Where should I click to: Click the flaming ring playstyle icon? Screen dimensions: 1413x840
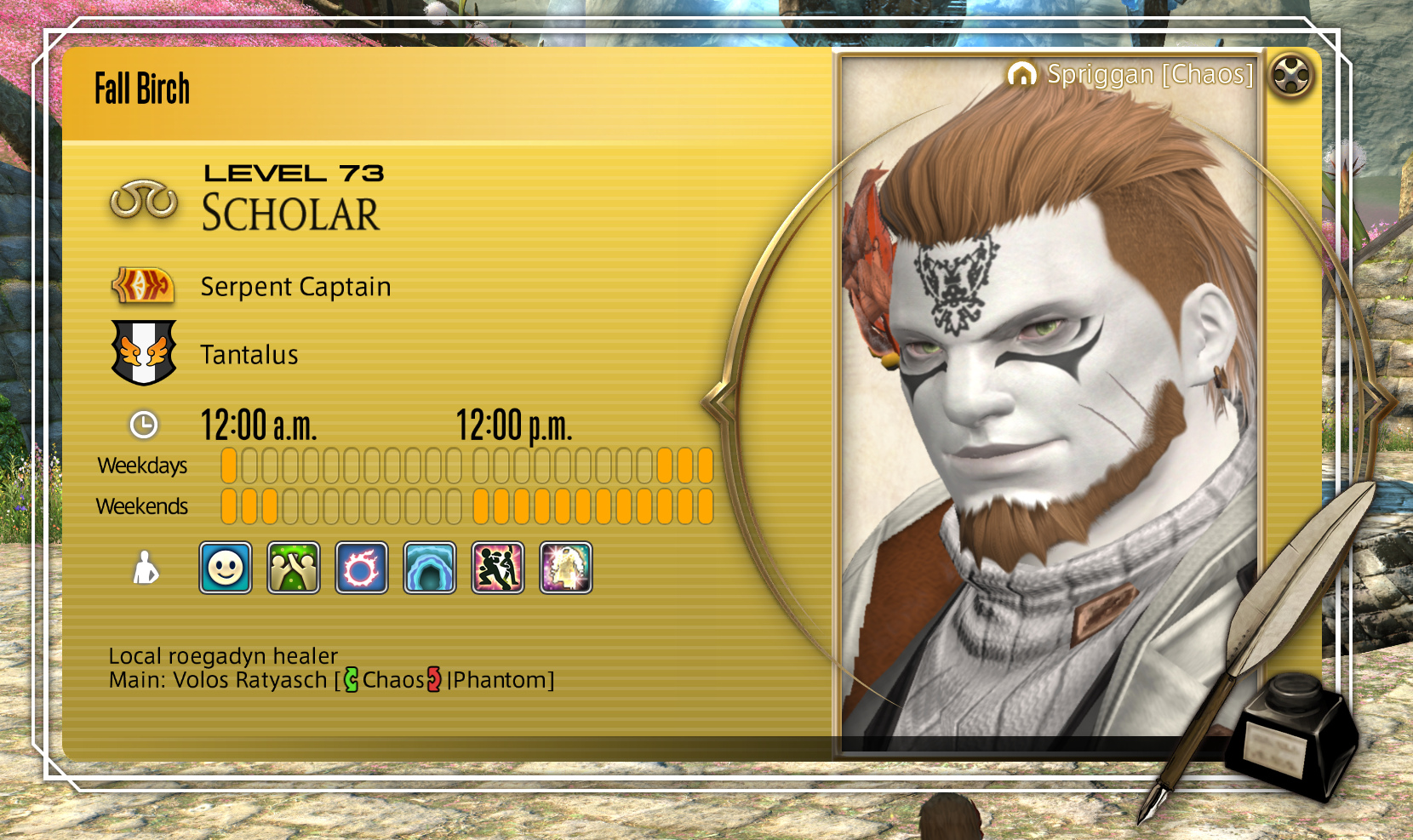tap(362, 568)
